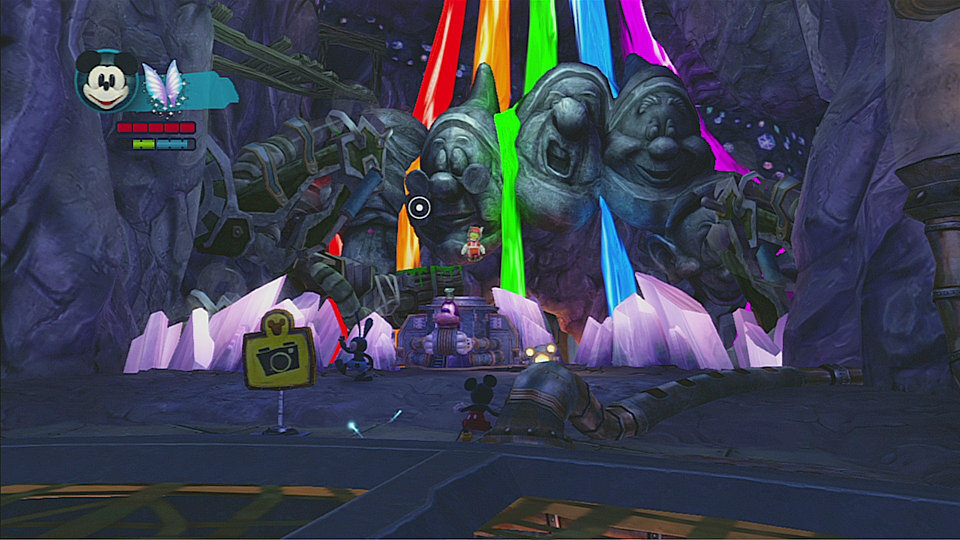The image size is (960, 540).
Task: Click Mickey's portrait in the HUD
Action: (106, 81)
